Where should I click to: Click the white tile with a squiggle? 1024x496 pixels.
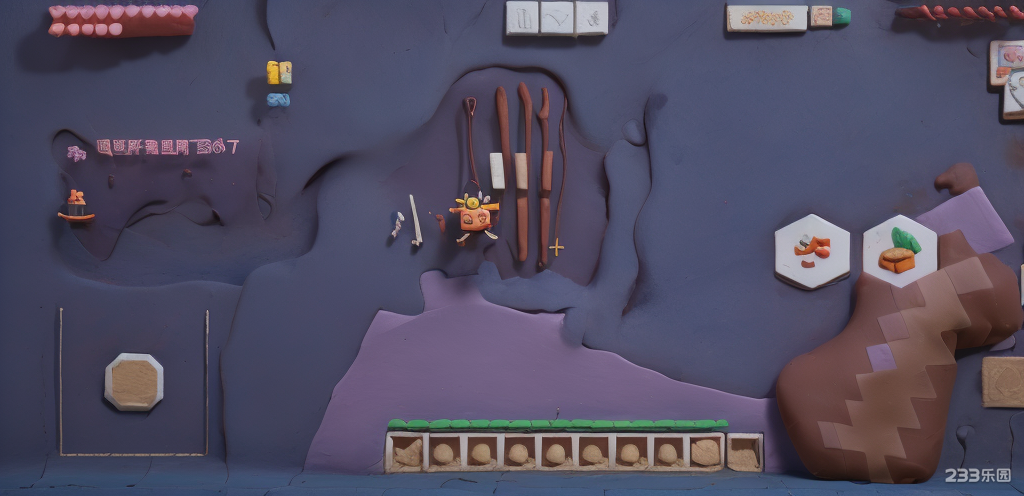click(592, 17)
